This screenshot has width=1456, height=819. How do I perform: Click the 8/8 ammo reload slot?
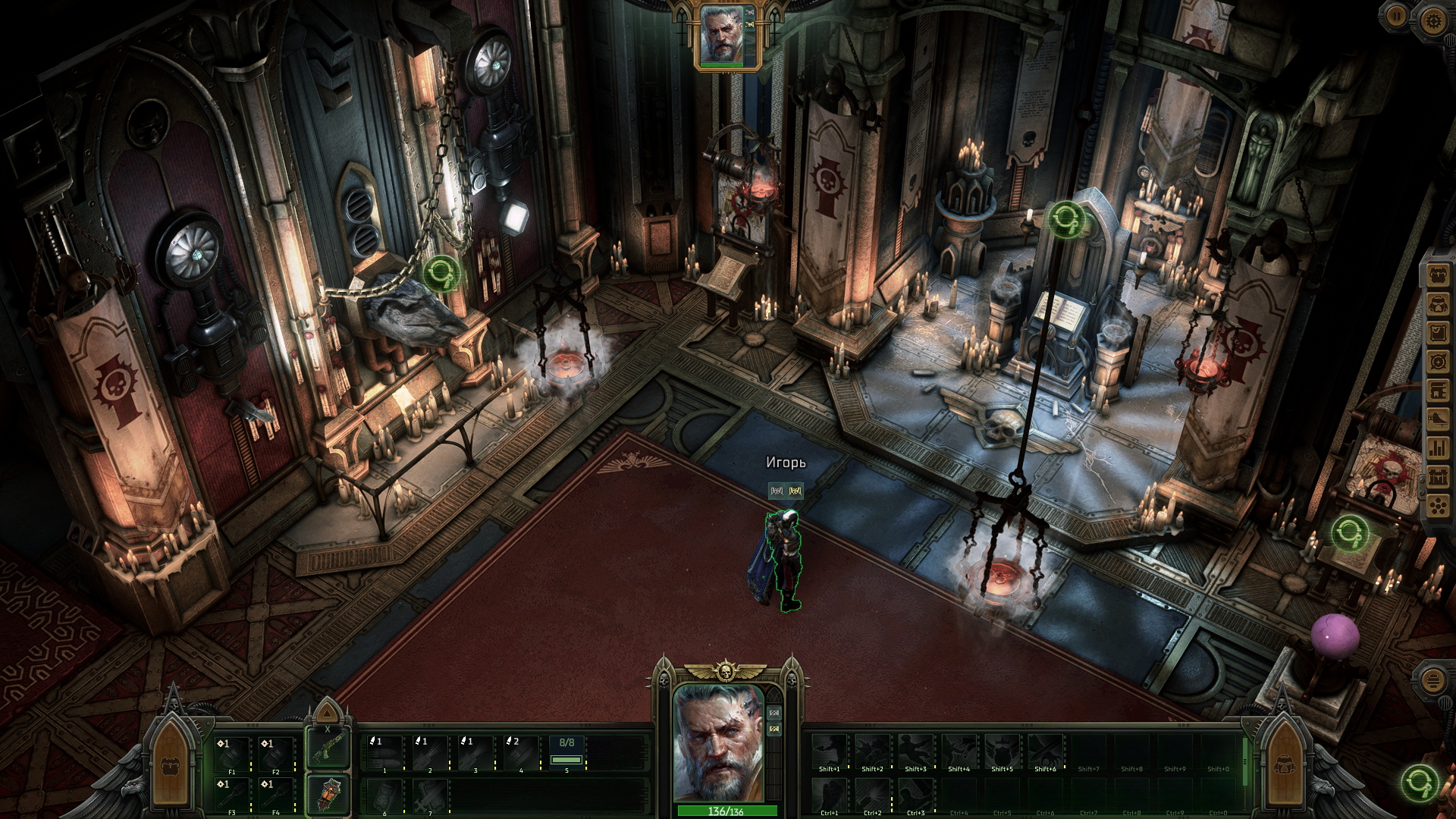click(566, 753)
